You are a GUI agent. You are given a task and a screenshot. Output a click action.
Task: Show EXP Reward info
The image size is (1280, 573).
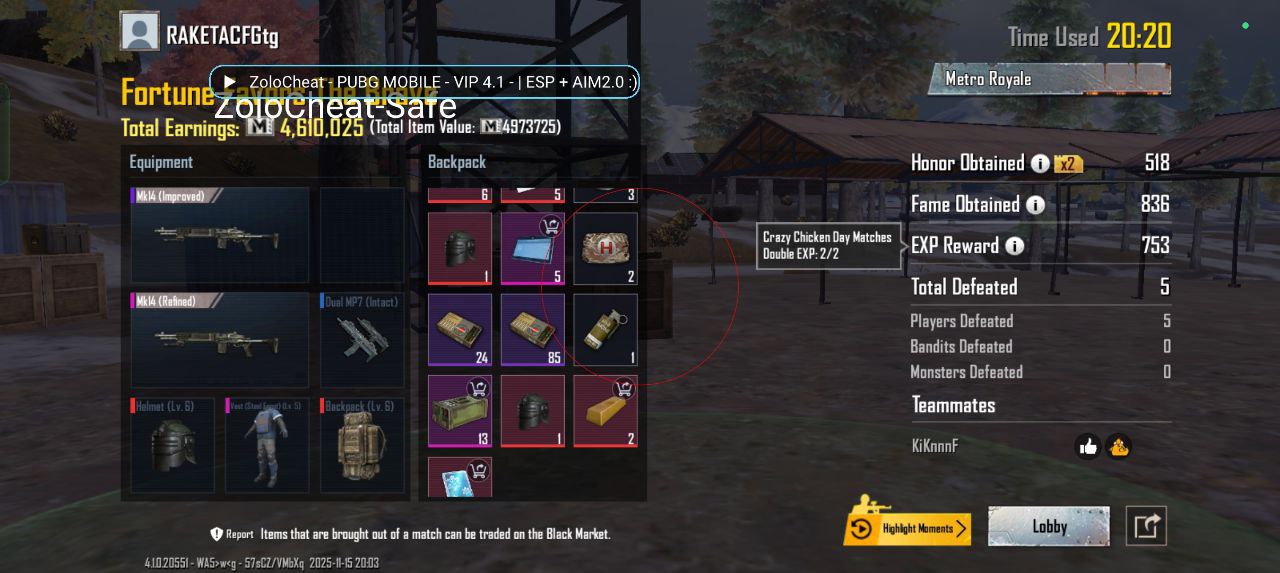(1015, 246)
